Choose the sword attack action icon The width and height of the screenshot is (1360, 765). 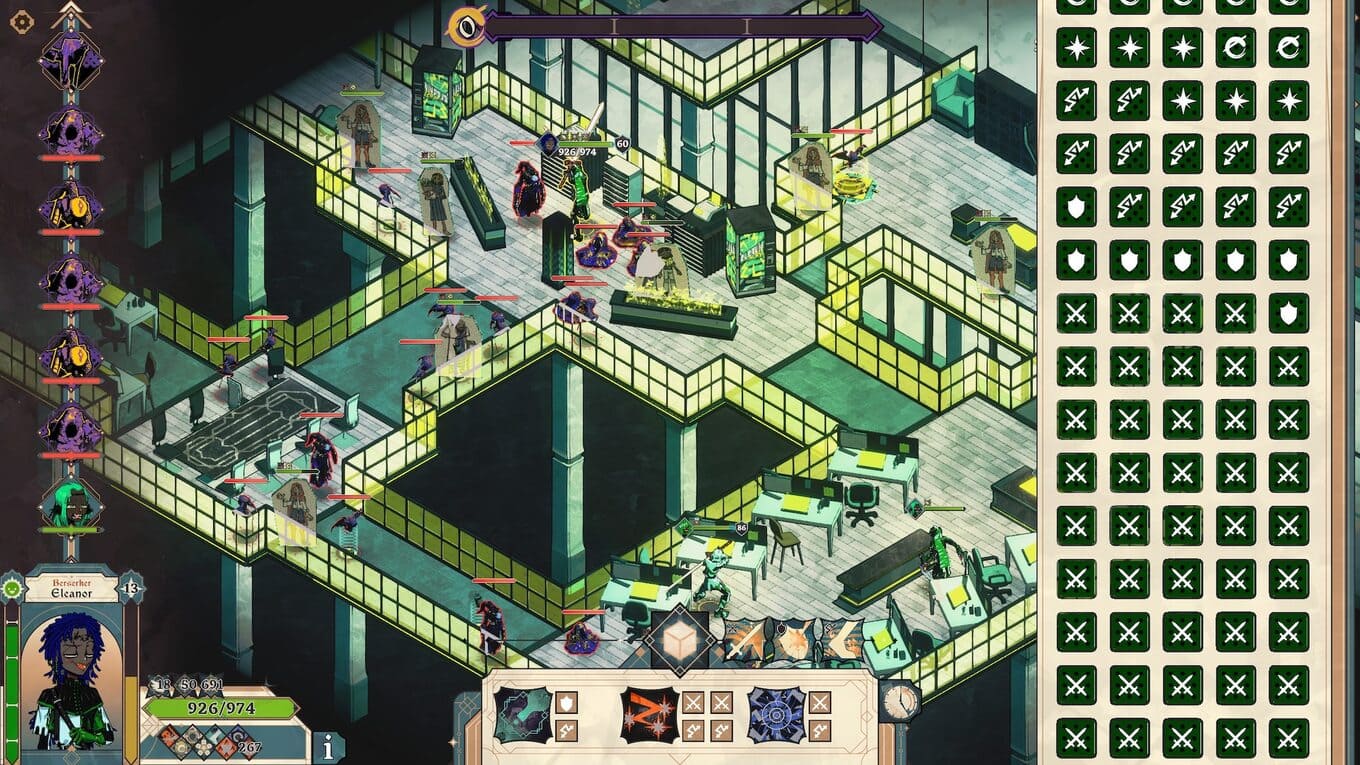(744, 640)
